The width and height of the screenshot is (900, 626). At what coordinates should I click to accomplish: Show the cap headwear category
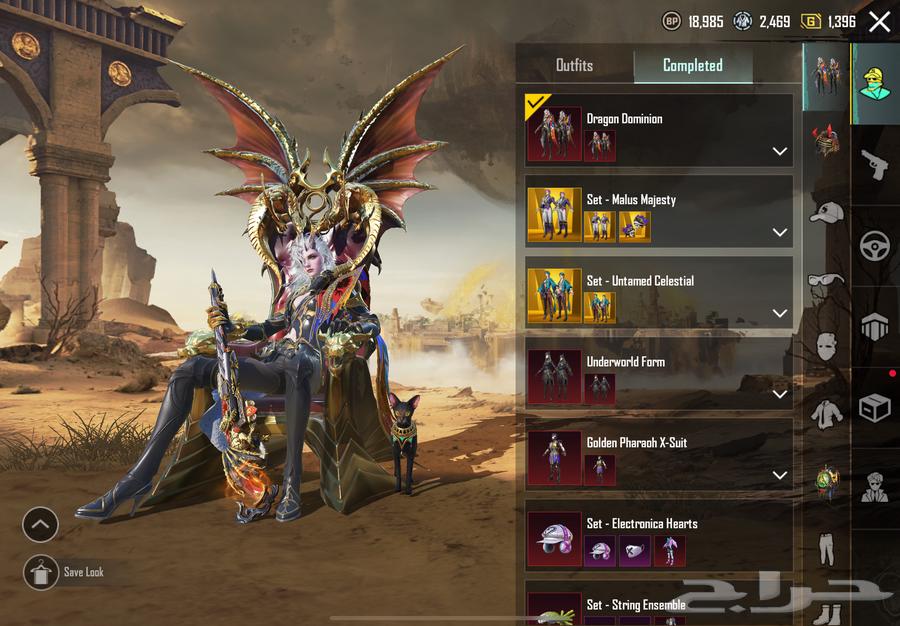[826, 212]
